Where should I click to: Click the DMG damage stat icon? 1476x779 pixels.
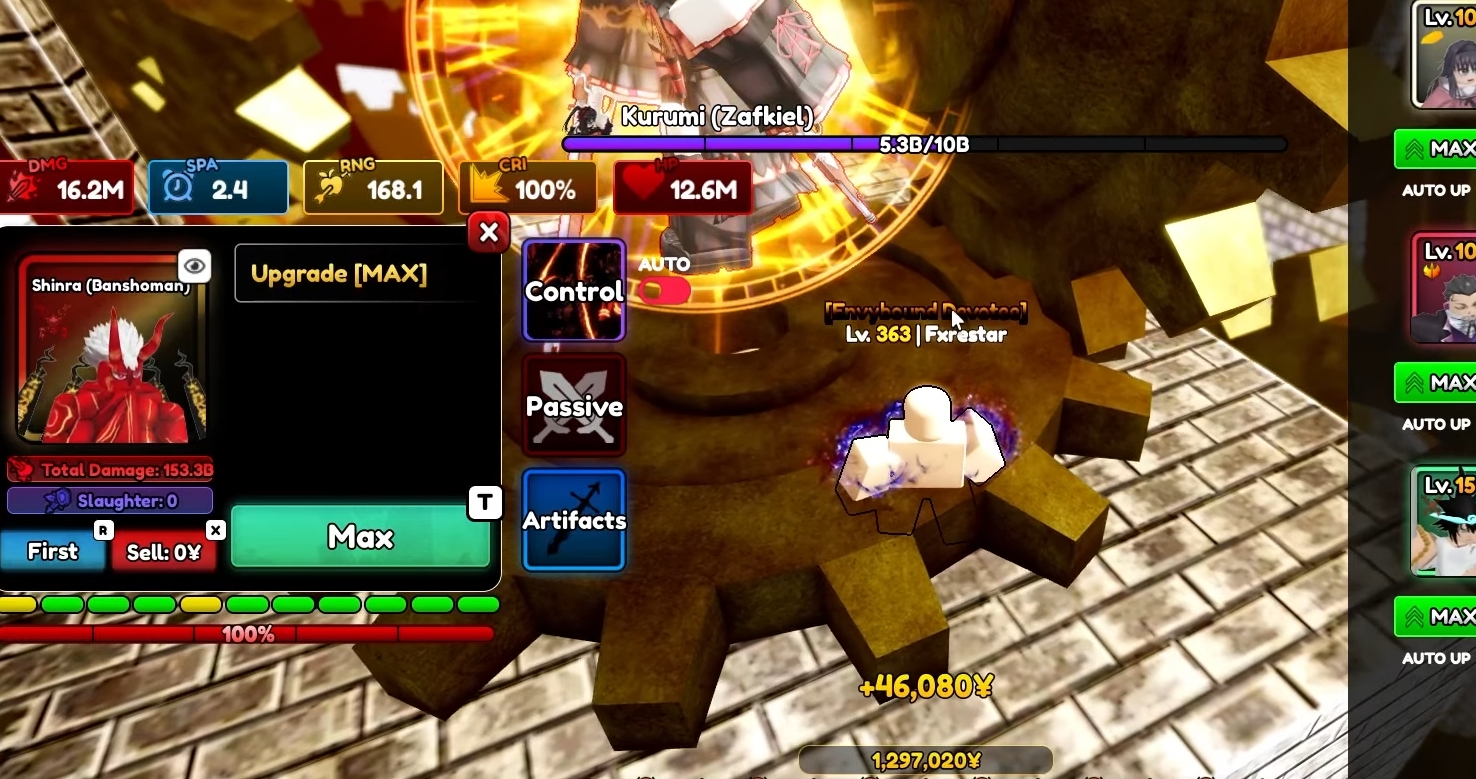[x=25, y=186]
